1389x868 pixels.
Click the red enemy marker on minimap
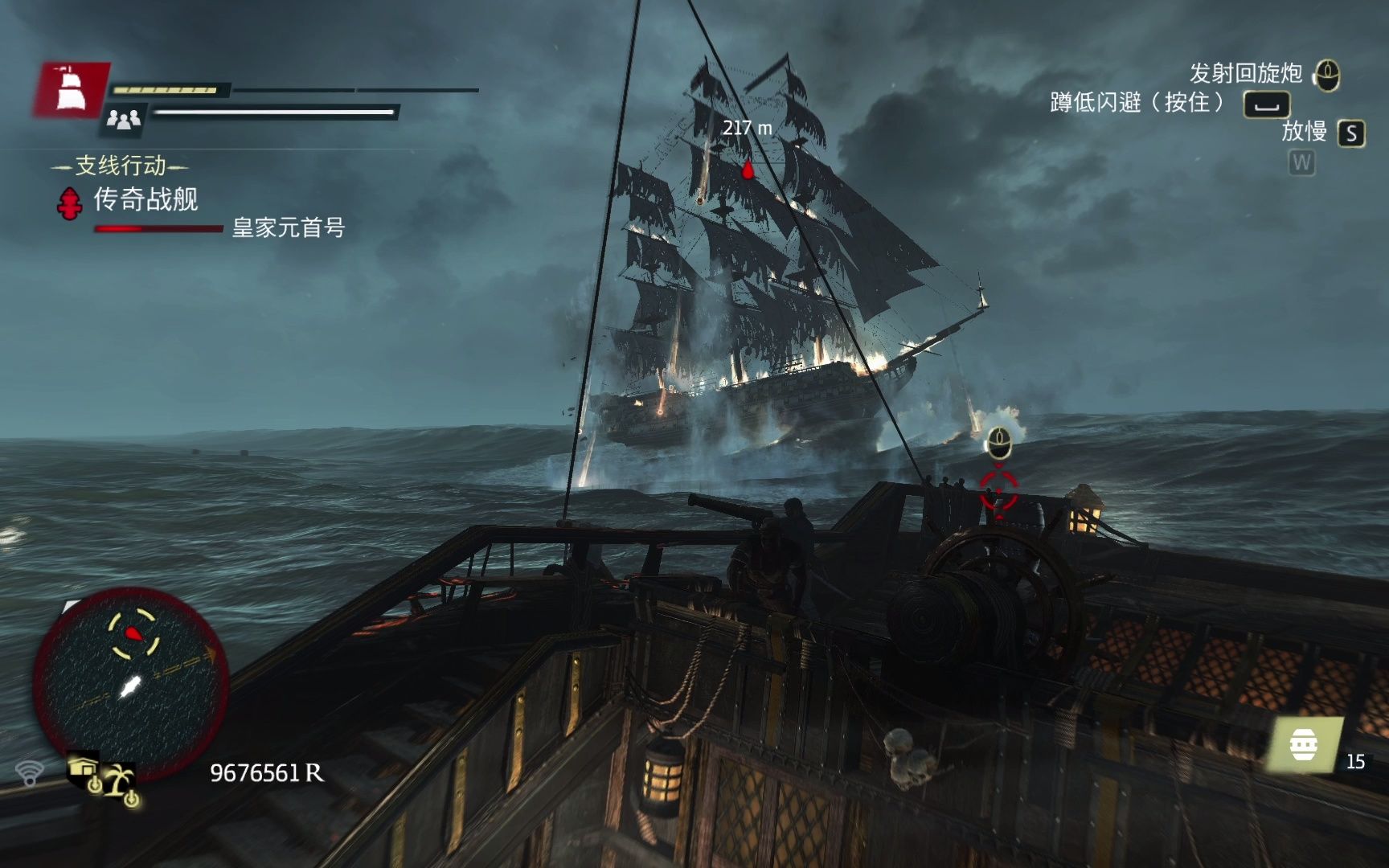133,633
